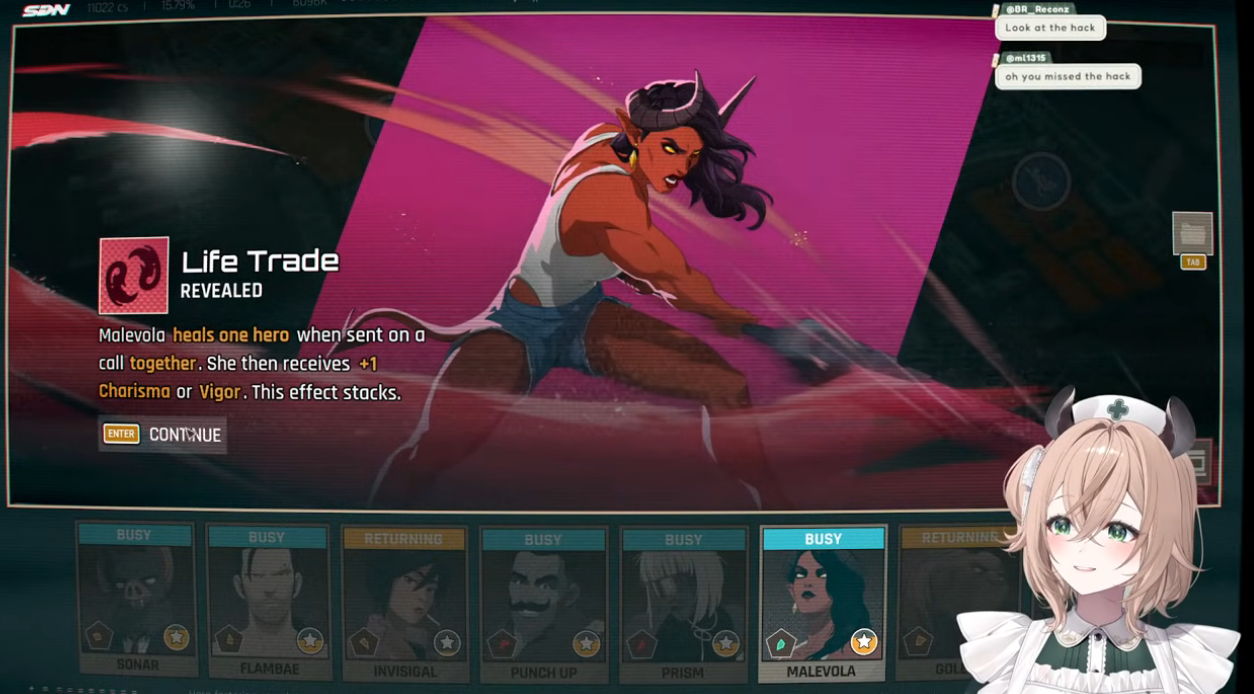
Task: Click the "Look at the hack" chat message
Action: pos(1050,28)
